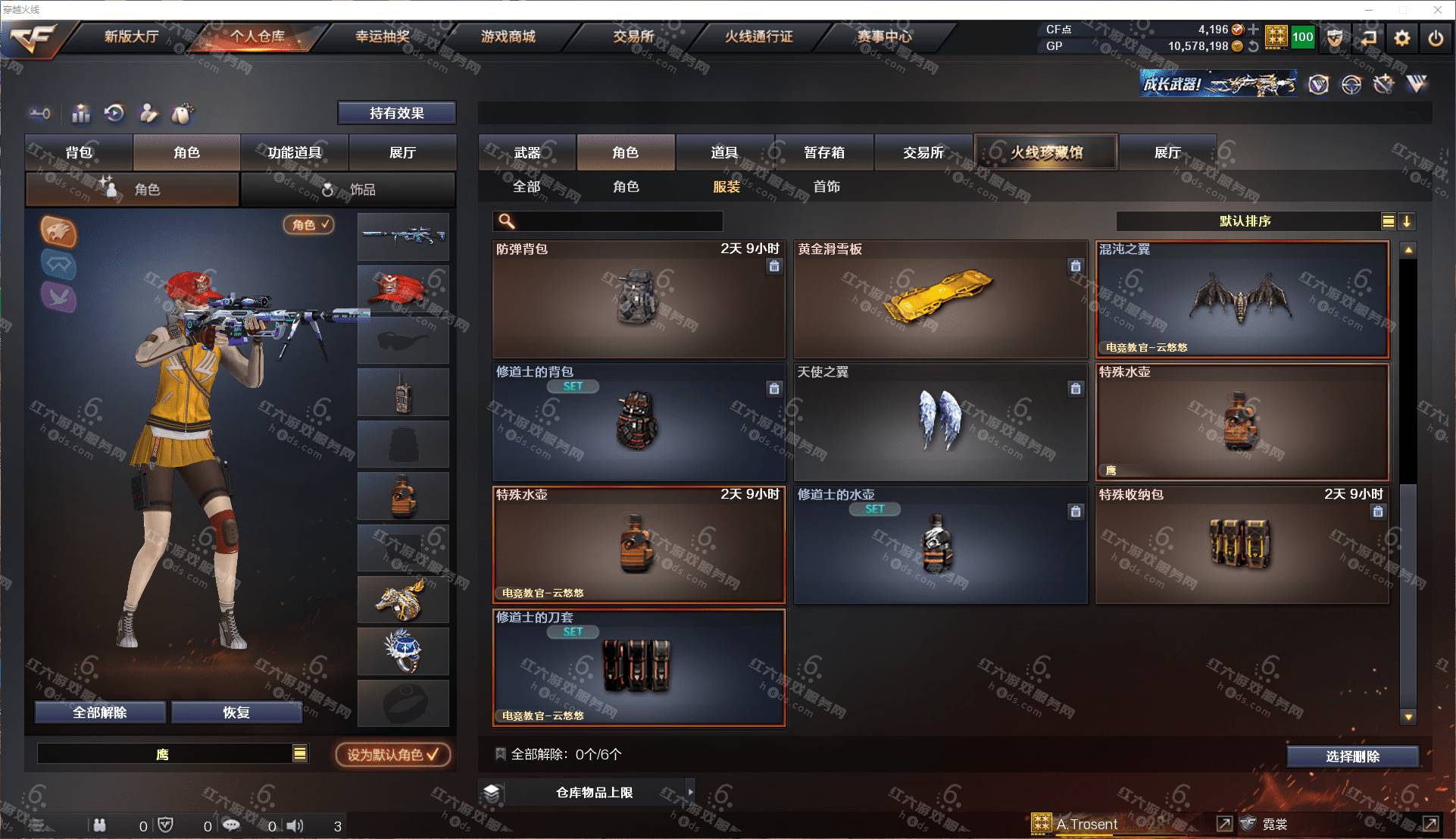
Task: Open the 火线珍藏馆 tab
Action: pos(1045,152)
